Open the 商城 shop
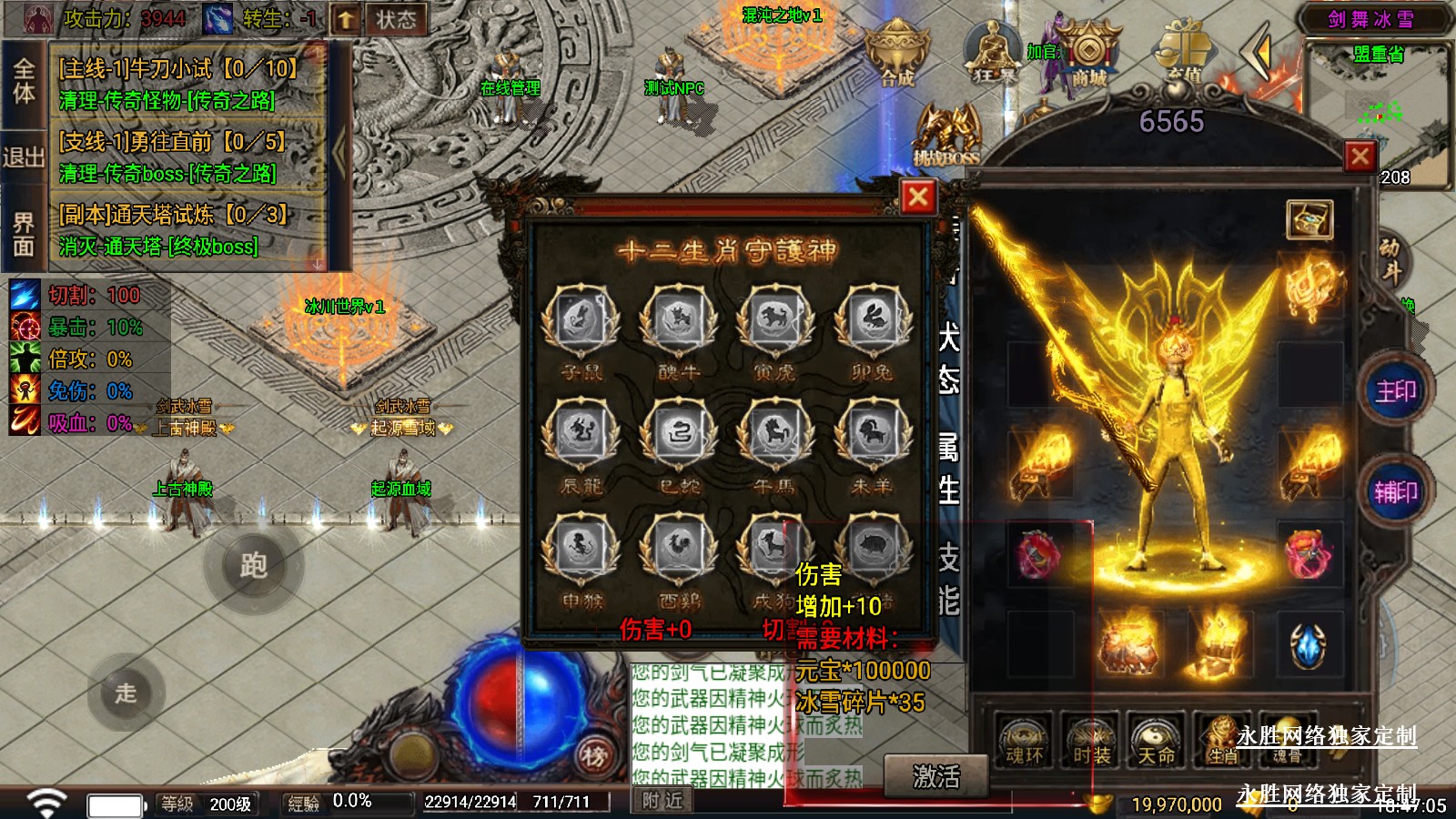Screen dimensions: 1456x819 [1088, 56]
